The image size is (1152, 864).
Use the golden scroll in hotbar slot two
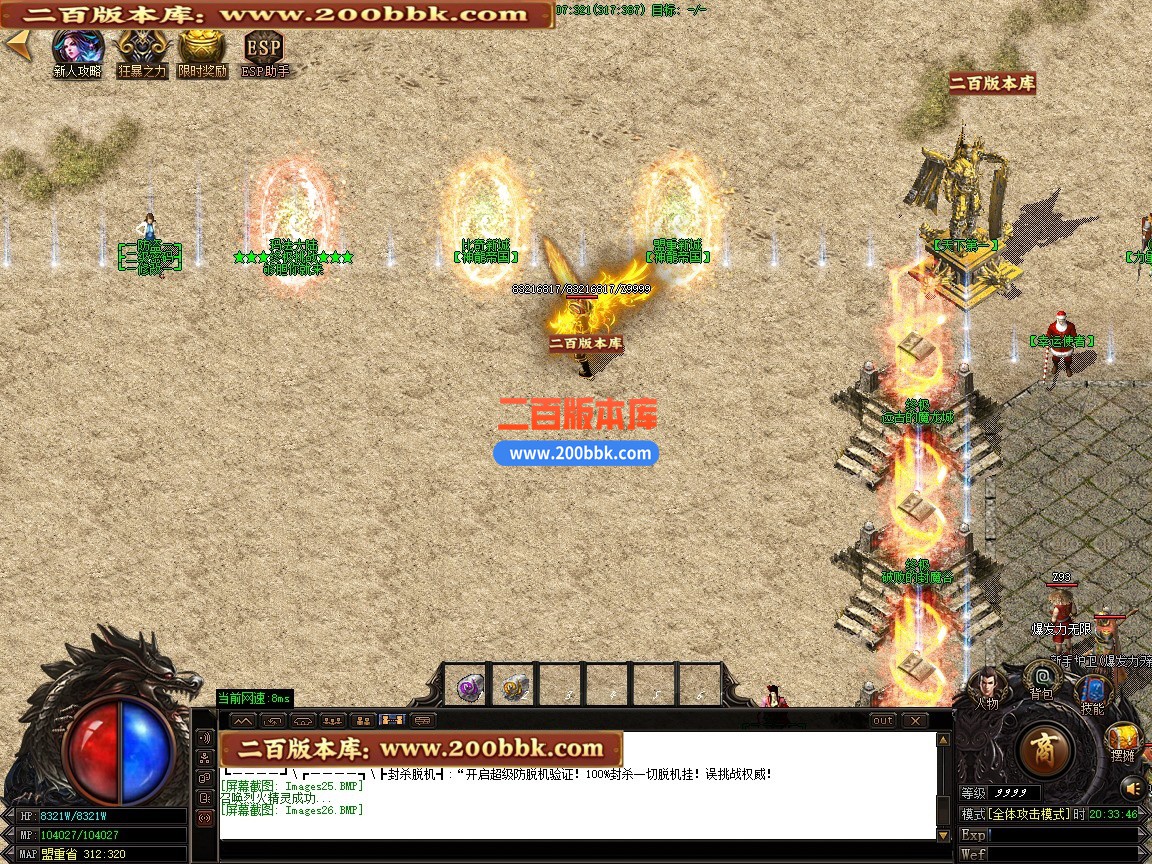coord(515,687)
